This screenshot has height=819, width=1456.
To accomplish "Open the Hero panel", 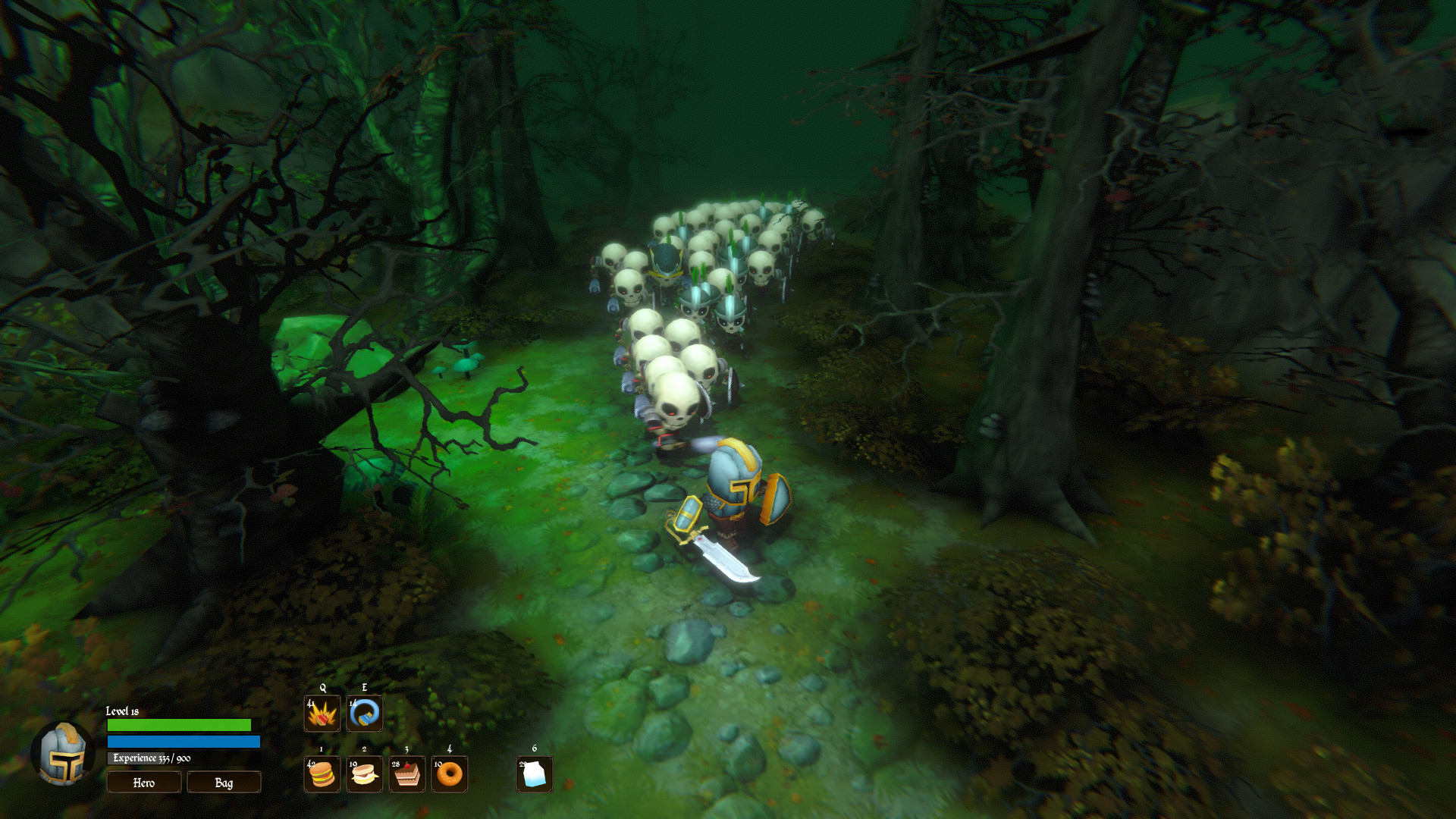I will 143,782.
